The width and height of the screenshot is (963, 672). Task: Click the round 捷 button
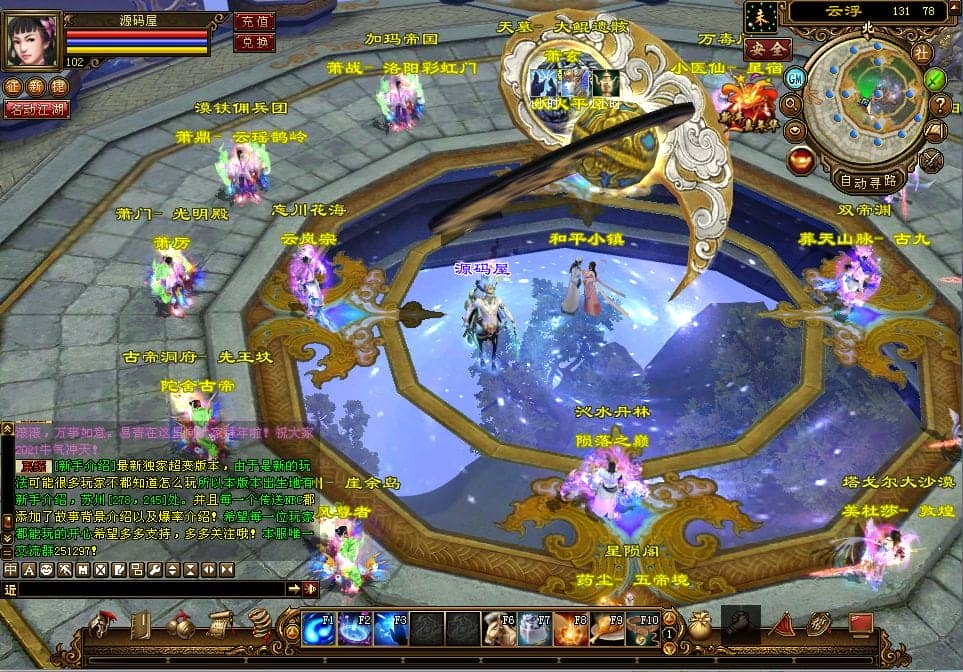click(59, 87)
